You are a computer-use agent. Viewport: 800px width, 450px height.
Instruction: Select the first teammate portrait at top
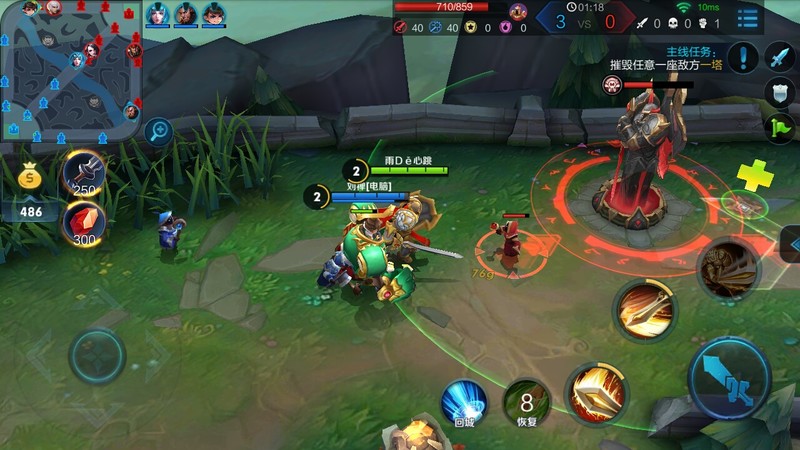[x=158, y=14]
